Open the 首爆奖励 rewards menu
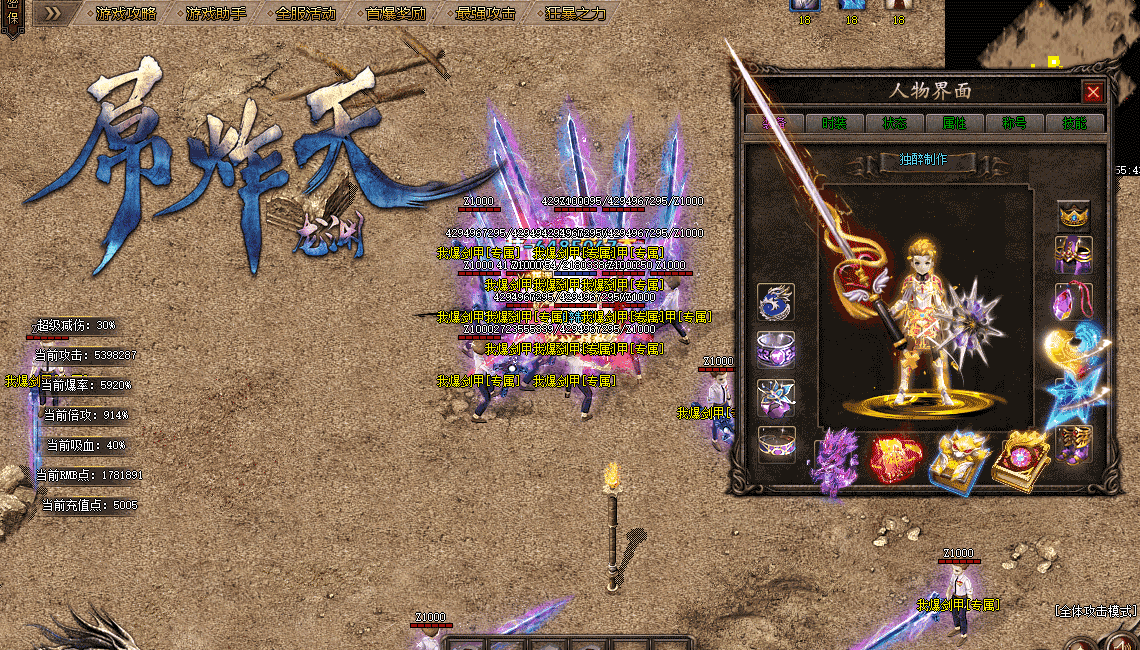Viewport: 1140px width, 650px height. 395,13
